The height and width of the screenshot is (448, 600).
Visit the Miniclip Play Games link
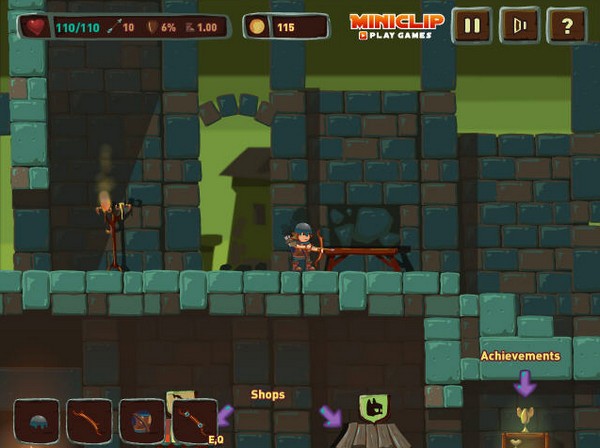coord(390,26)
